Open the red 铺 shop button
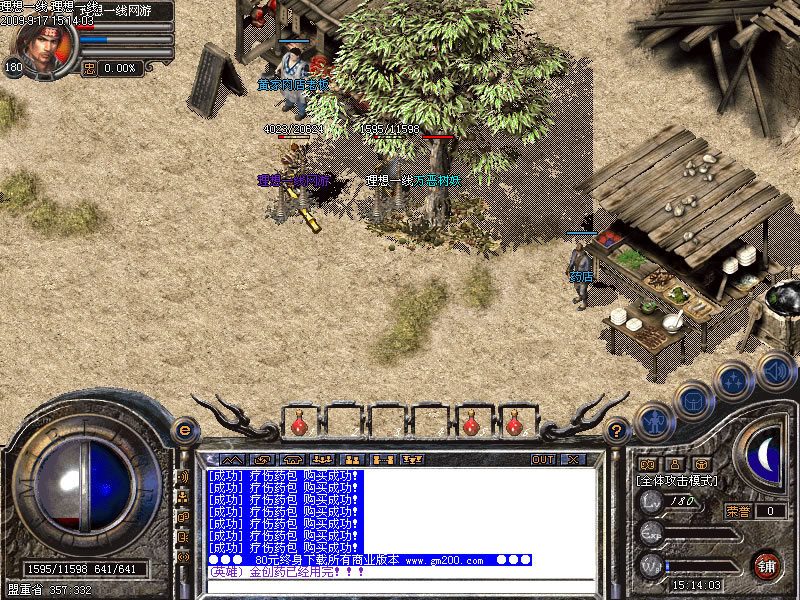 (767, 566)
